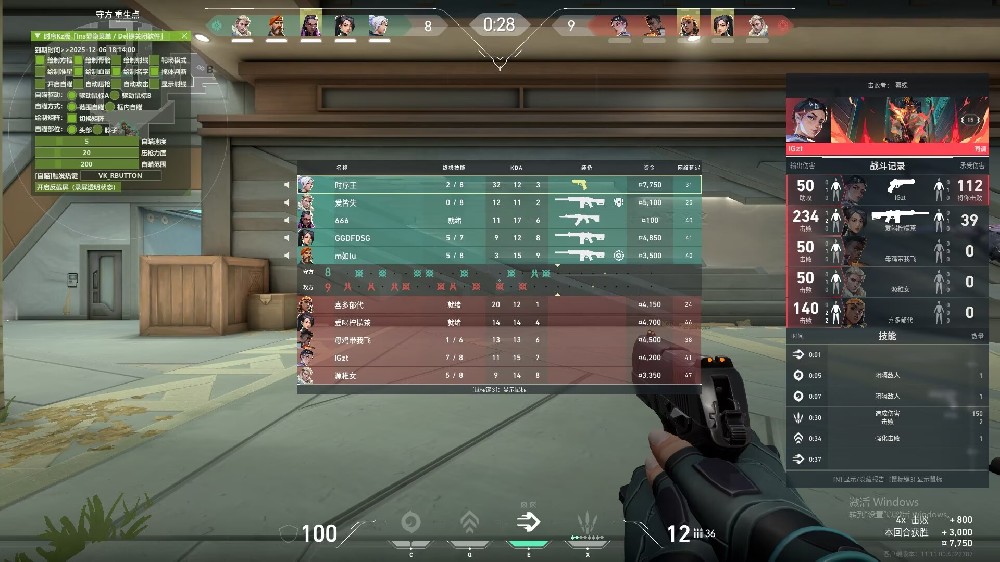Select the m如lu scoreboard row
This screenshot has height=562, width=1000.
pos(498,255)
